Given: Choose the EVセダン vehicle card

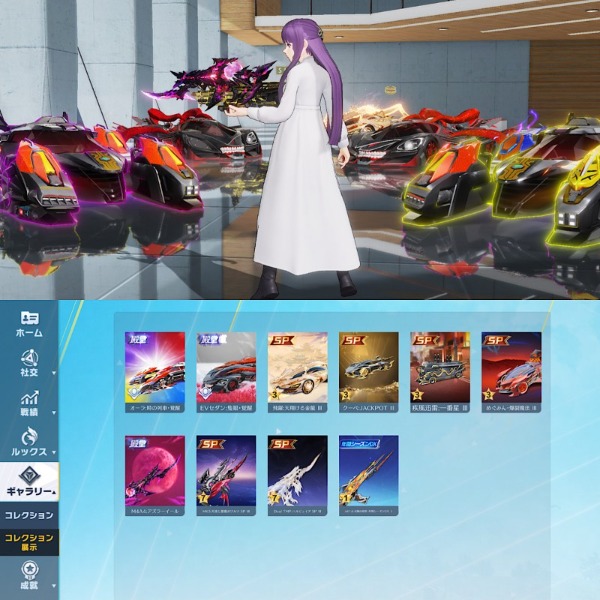Looking at the screenshot, I should 226,370.
